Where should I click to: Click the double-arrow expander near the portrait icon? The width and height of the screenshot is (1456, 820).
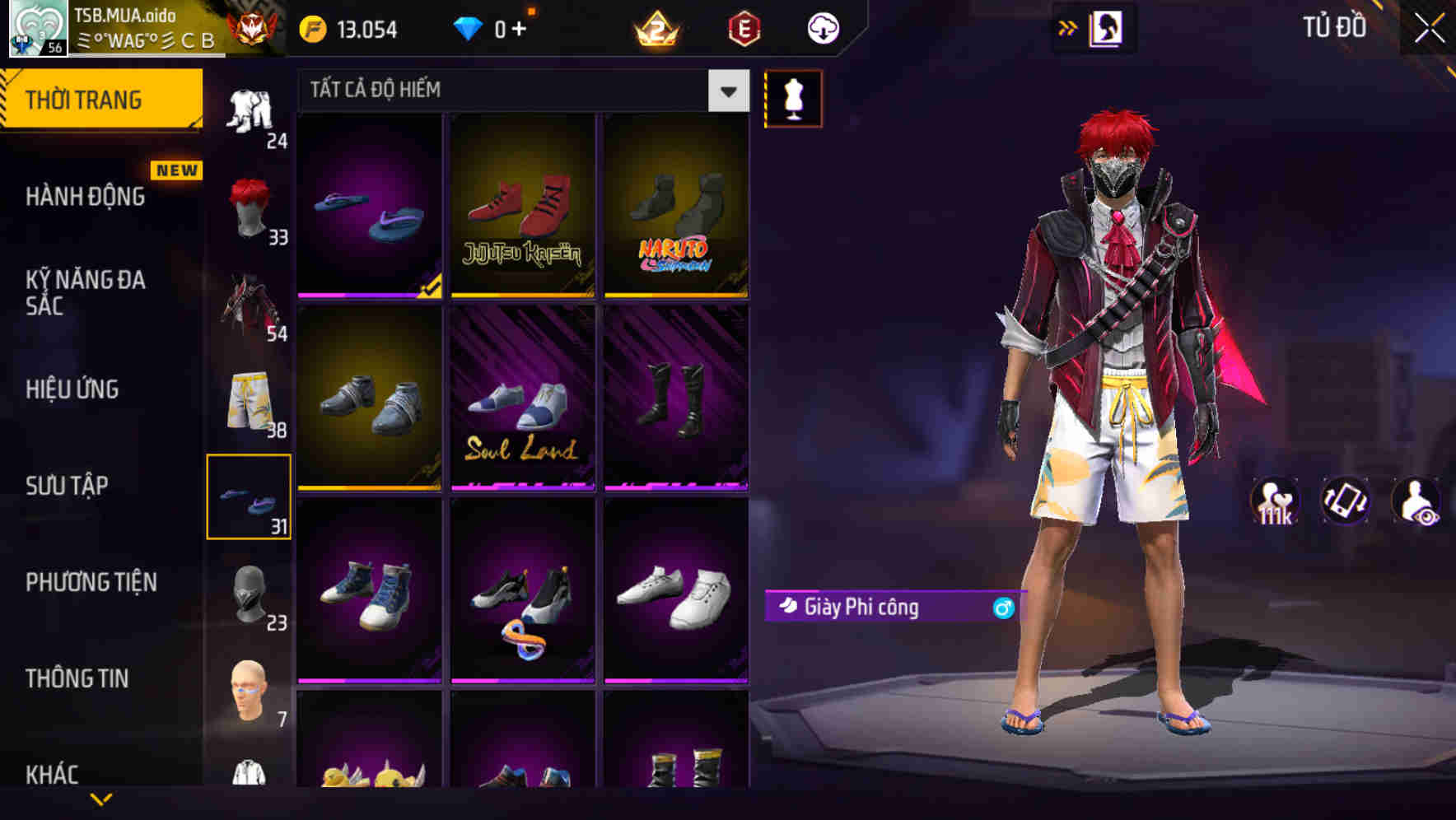[x=1068, y=26]
